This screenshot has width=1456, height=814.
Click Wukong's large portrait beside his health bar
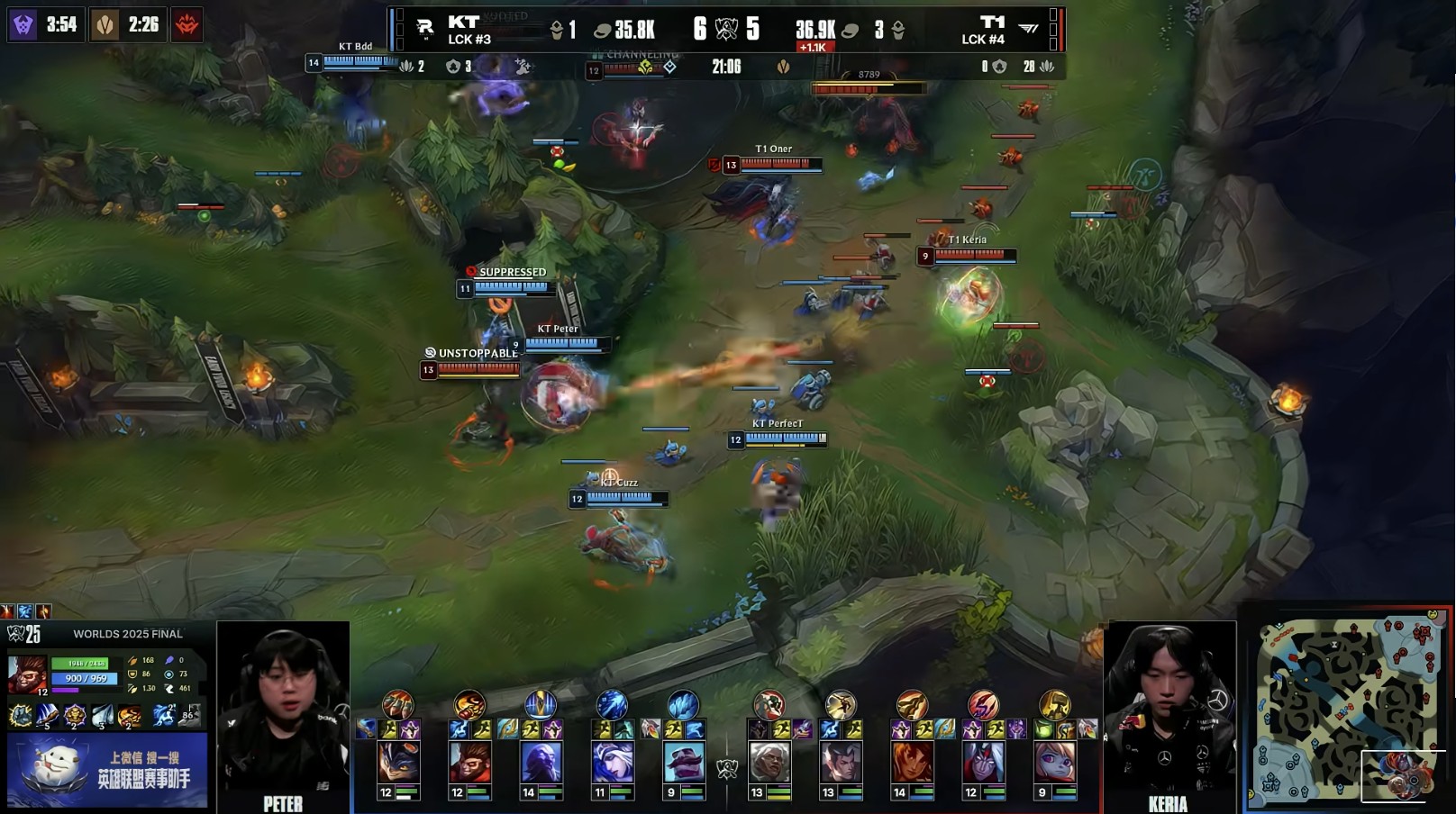(26, 674)
